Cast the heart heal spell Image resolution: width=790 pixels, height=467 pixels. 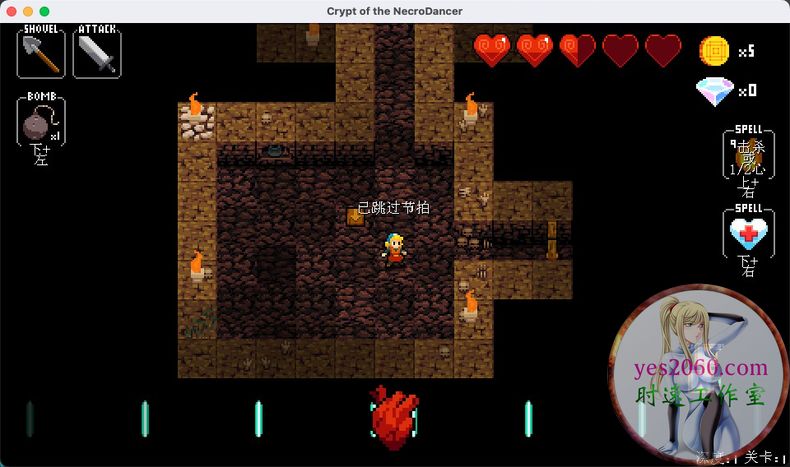[747, 235]
